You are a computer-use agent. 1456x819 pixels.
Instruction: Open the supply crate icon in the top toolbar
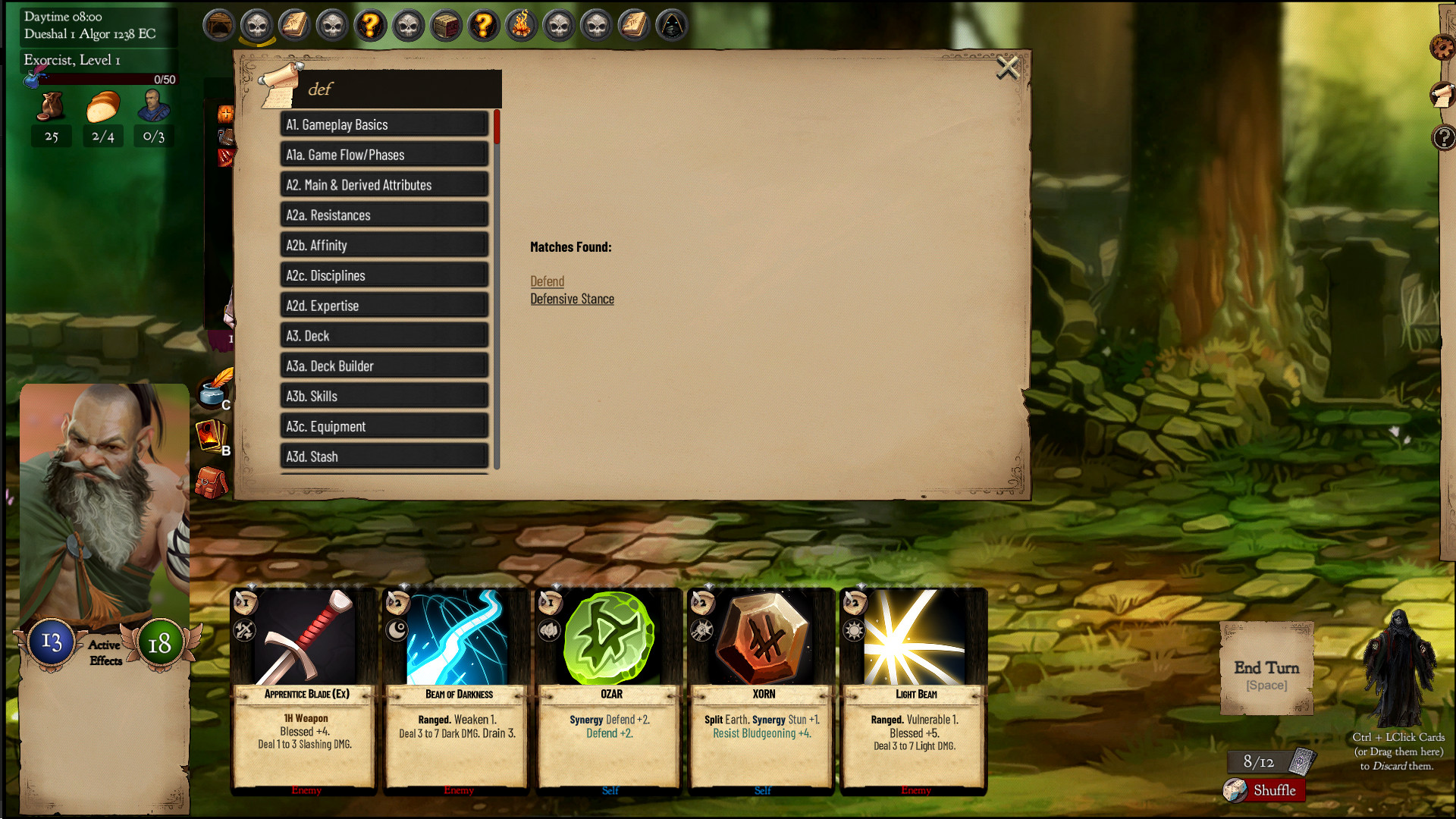(446, 24)
